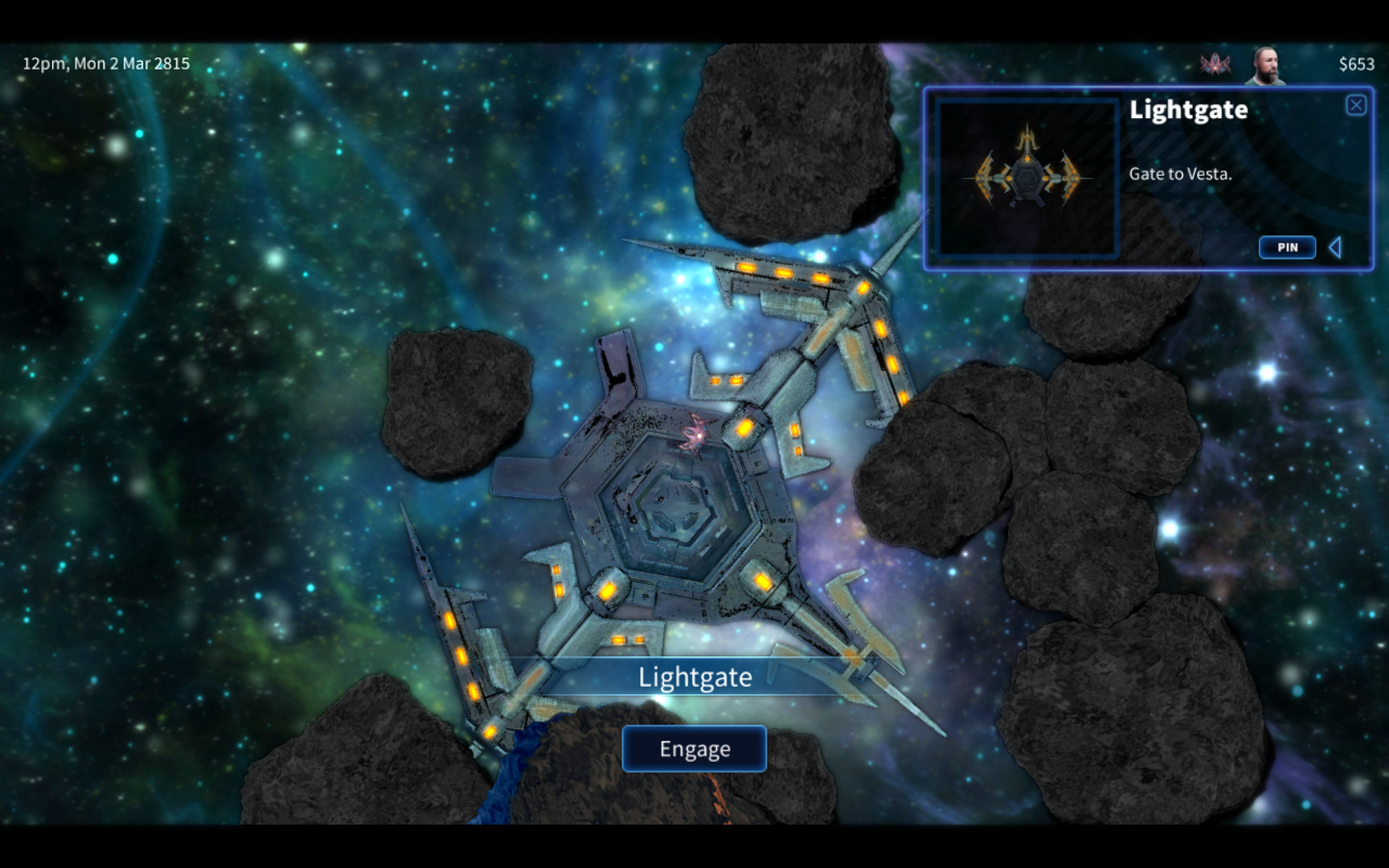Collapse the panel with the arrow
This screenshot has width=1389, height=868.
click(1335, 248)
